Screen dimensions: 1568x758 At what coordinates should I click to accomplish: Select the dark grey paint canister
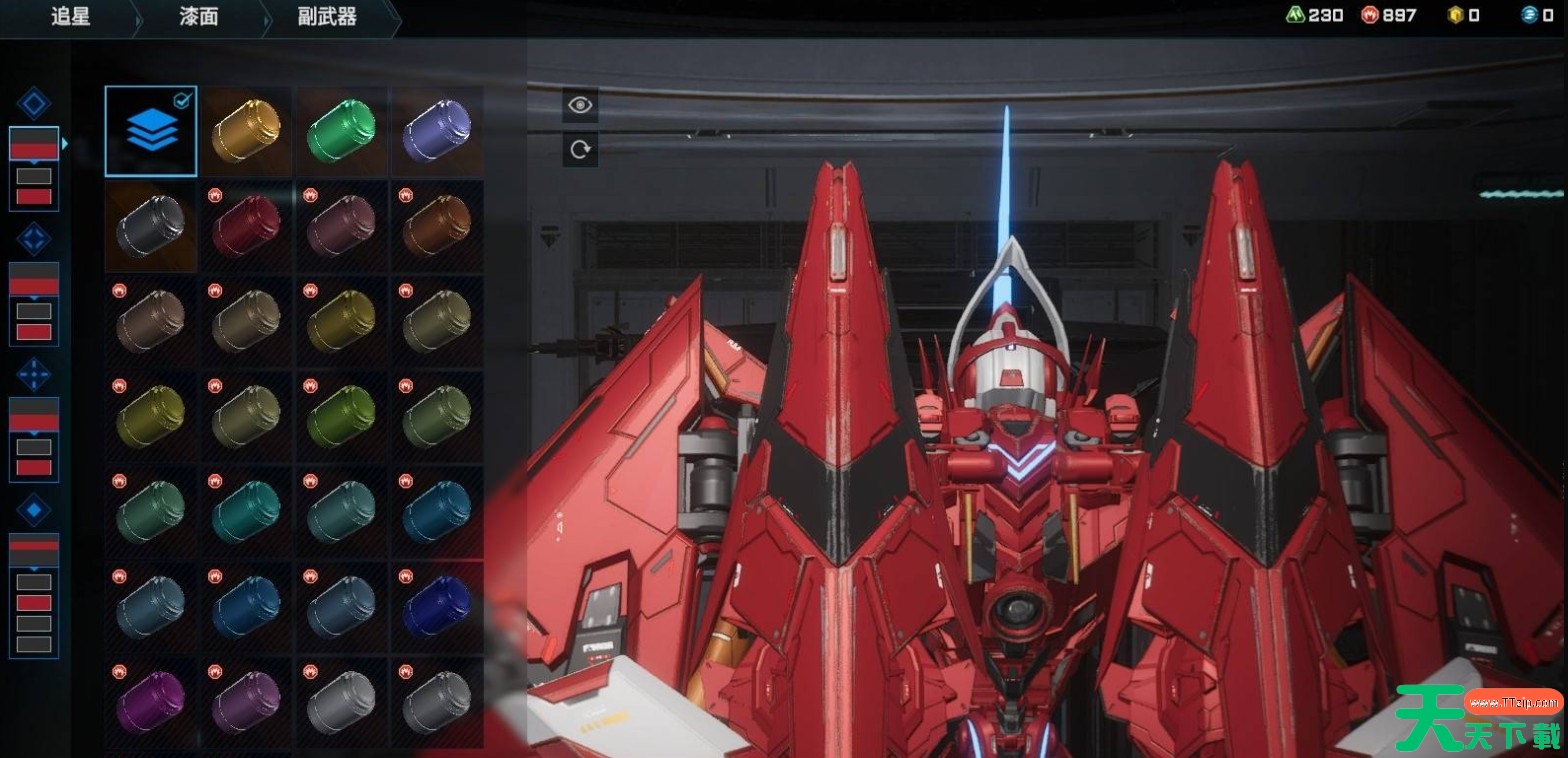point(151,226)
